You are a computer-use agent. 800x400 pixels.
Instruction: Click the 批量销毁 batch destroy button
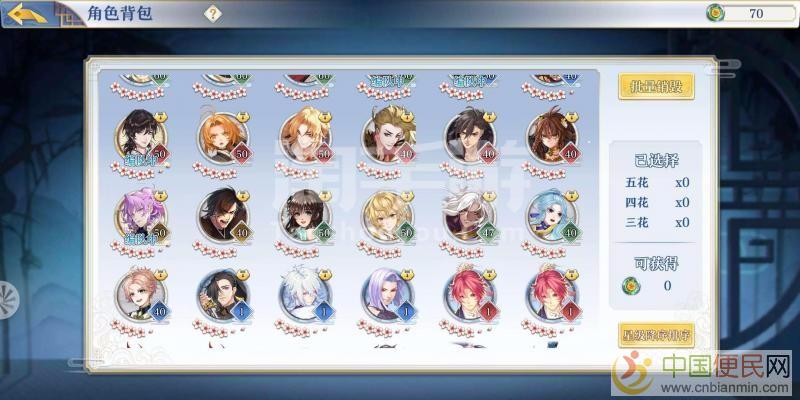coord(656,86)
